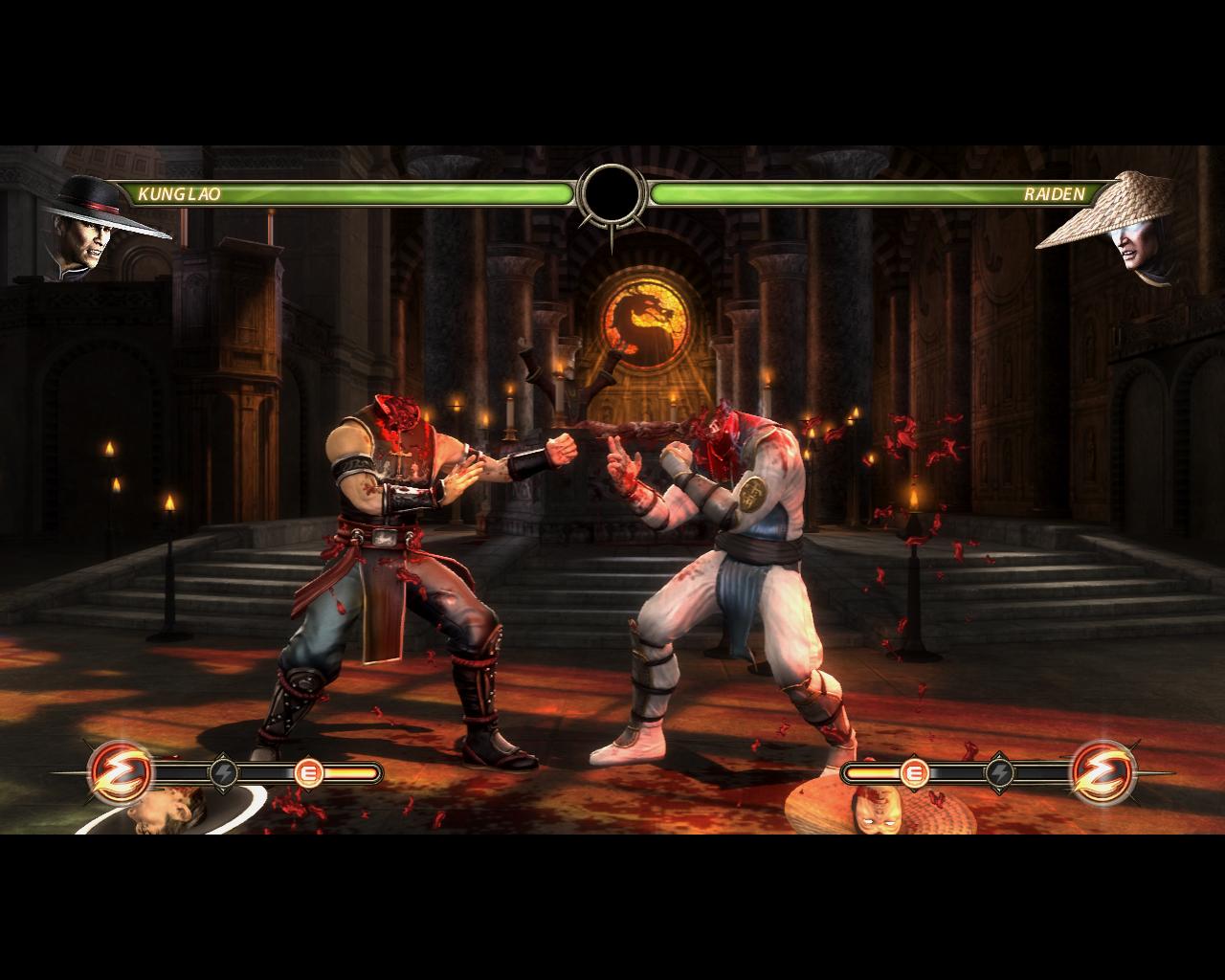The width and height of the screenshot is (1225, 980).
Task: Click the dragon emblem stained glass window
Action: [644, 316]
